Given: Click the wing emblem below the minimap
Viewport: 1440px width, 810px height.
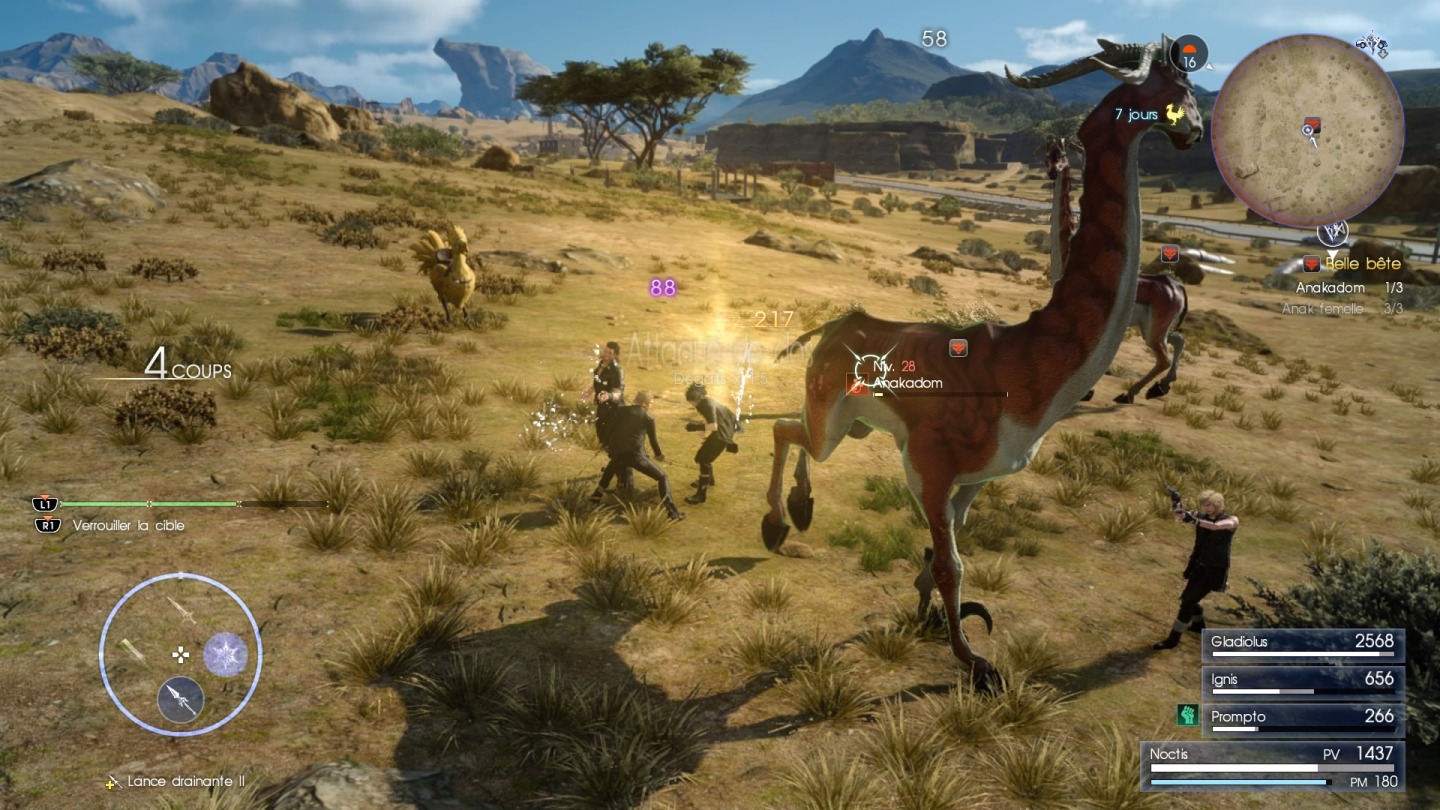Looking at the screenshot, I should [1332, 232].
